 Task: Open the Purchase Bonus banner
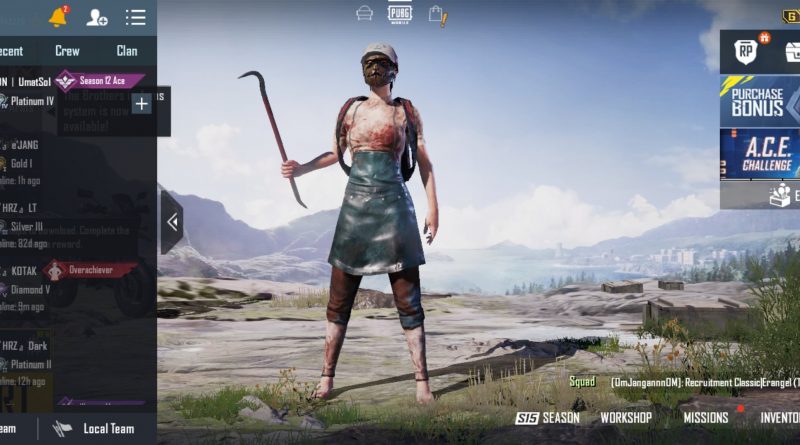pyautogui.click(x=759, y=102)
